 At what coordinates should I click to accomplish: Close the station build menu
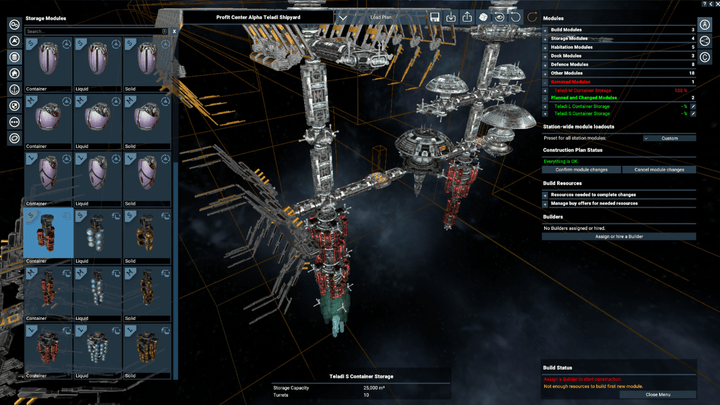point(657,394)
